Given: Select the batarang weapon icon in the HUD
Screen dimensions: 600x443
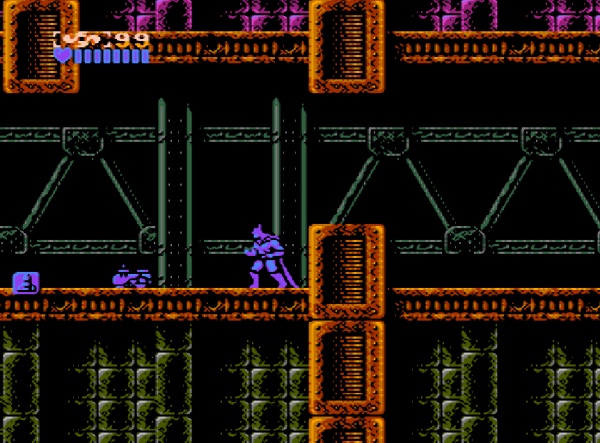Looking at the screenshot, I should [82, 40].
